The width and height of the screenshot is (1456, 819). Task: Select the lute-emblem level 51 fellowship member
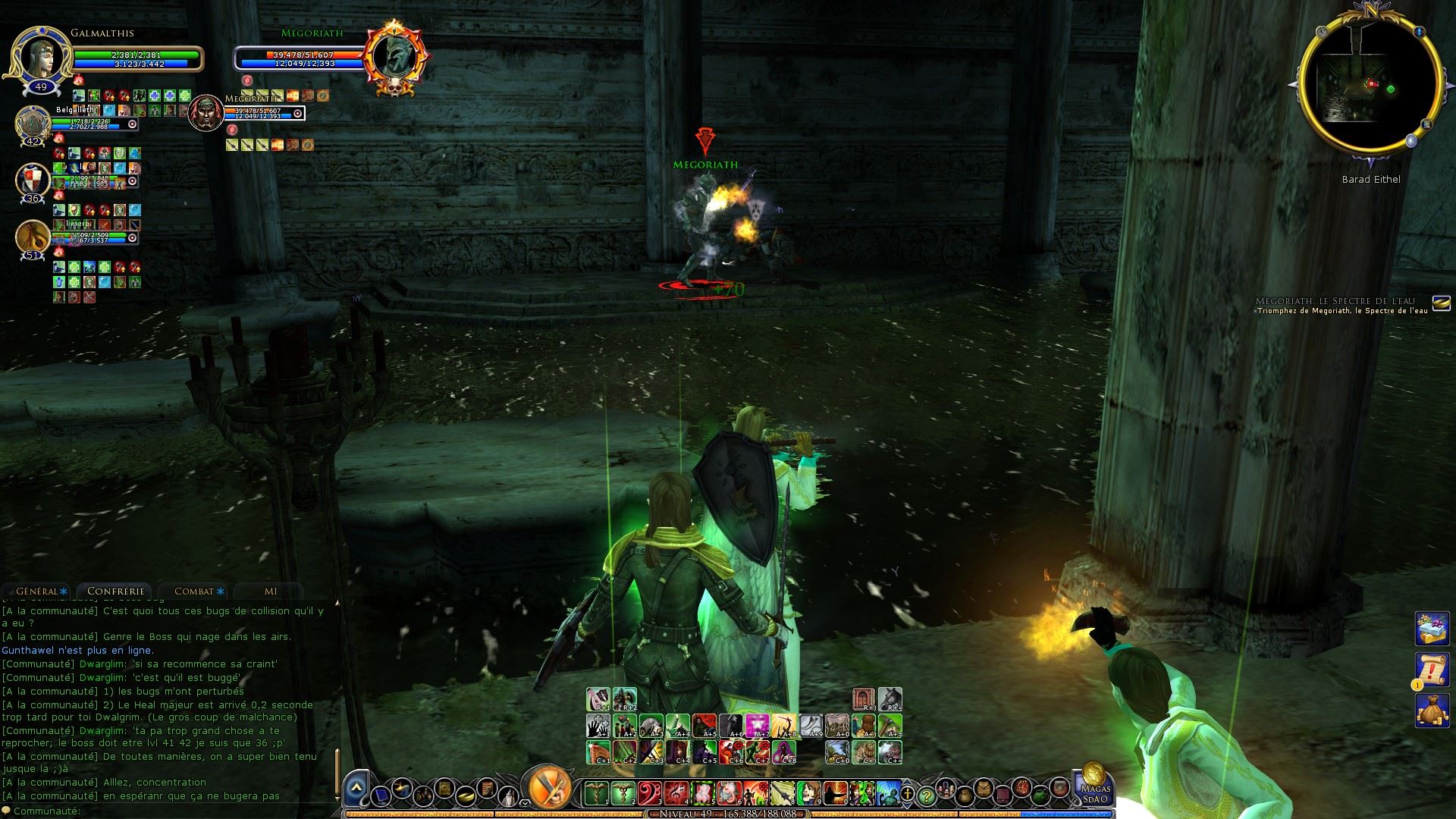point(33,237)
